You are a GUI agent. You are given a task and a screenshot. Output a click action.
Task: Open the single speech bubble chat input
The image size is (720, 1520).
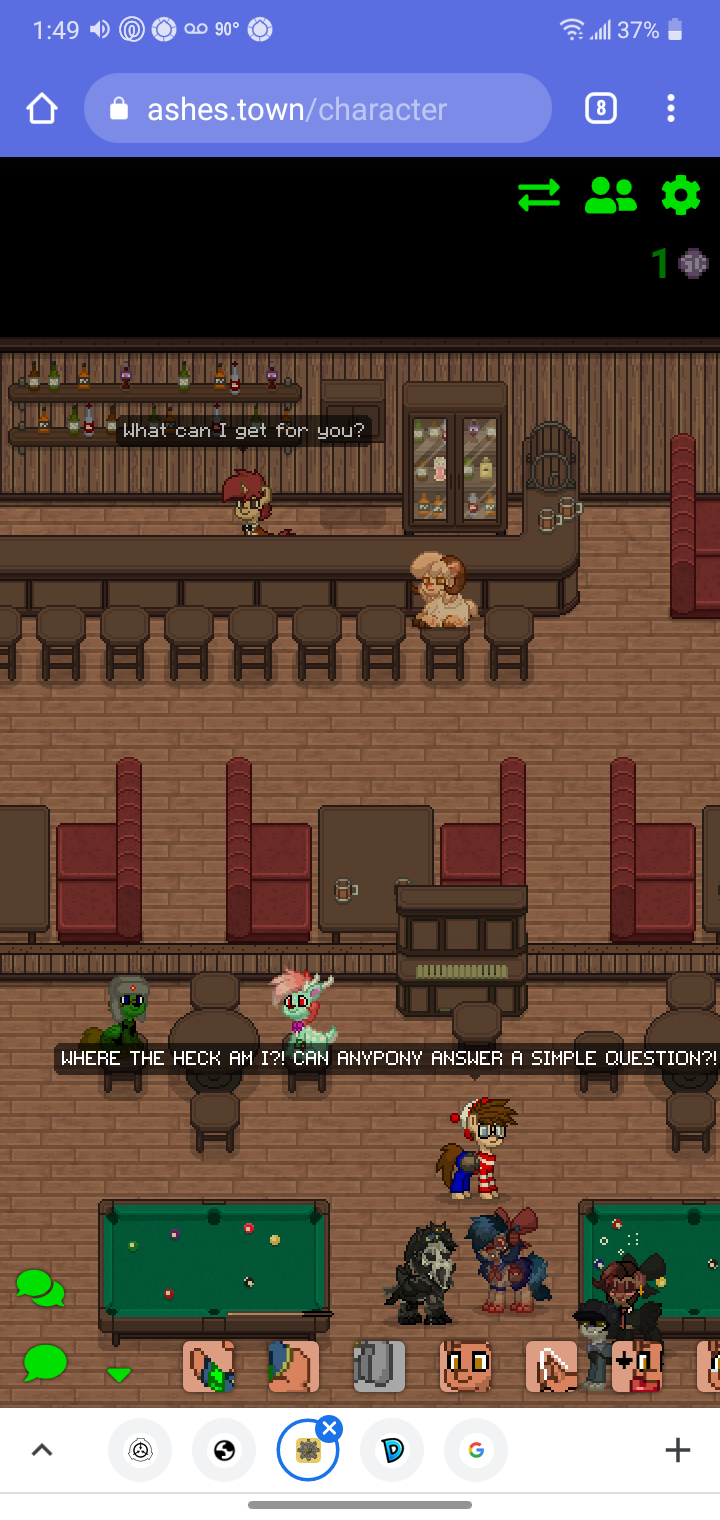pyautogui.click(x=45, y=1362)
